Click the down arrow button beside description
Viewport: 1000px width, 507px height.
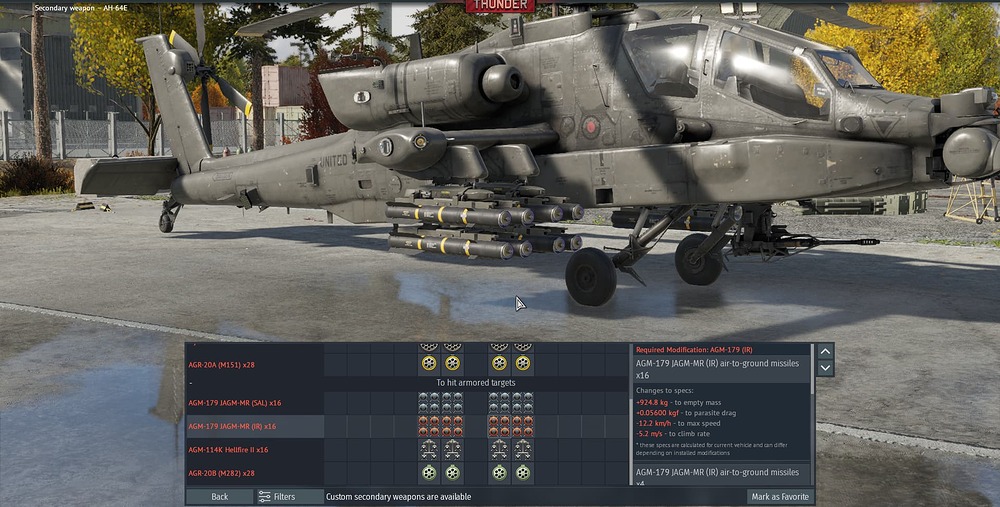[x=825, y=368]
